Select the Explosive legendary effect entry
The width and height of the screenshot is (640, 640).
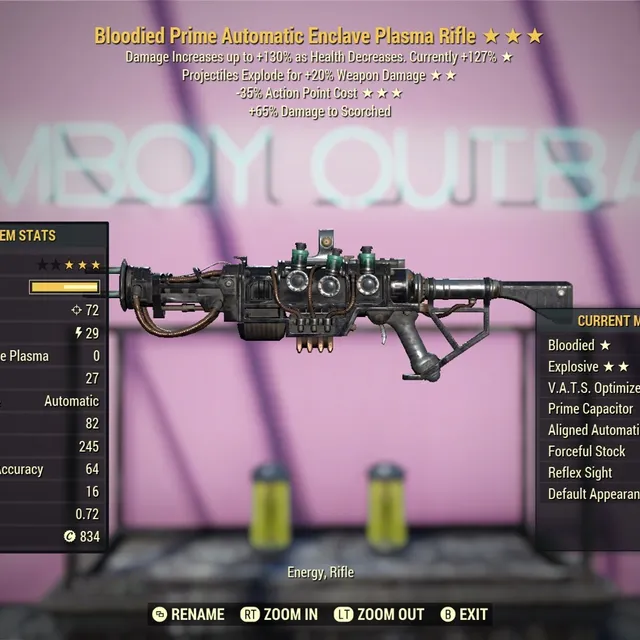[x=589, y=366]
